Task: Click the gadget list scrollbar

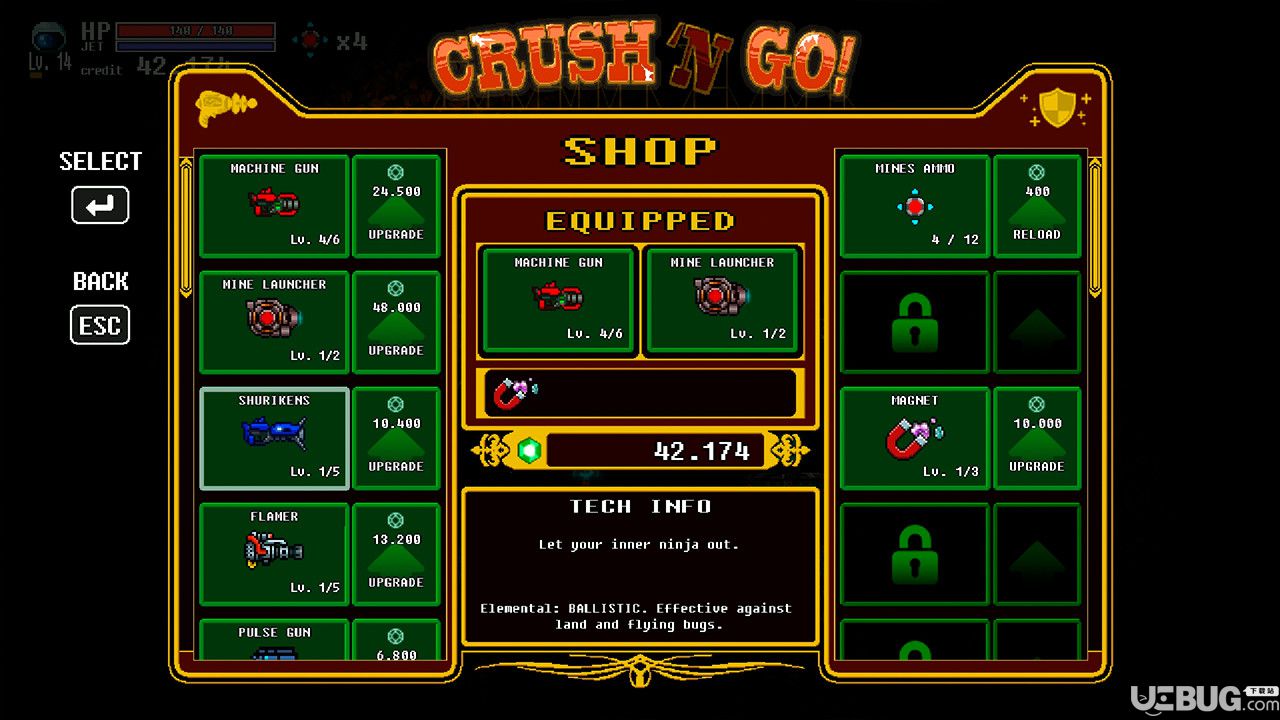Action: click(1095, 228)
